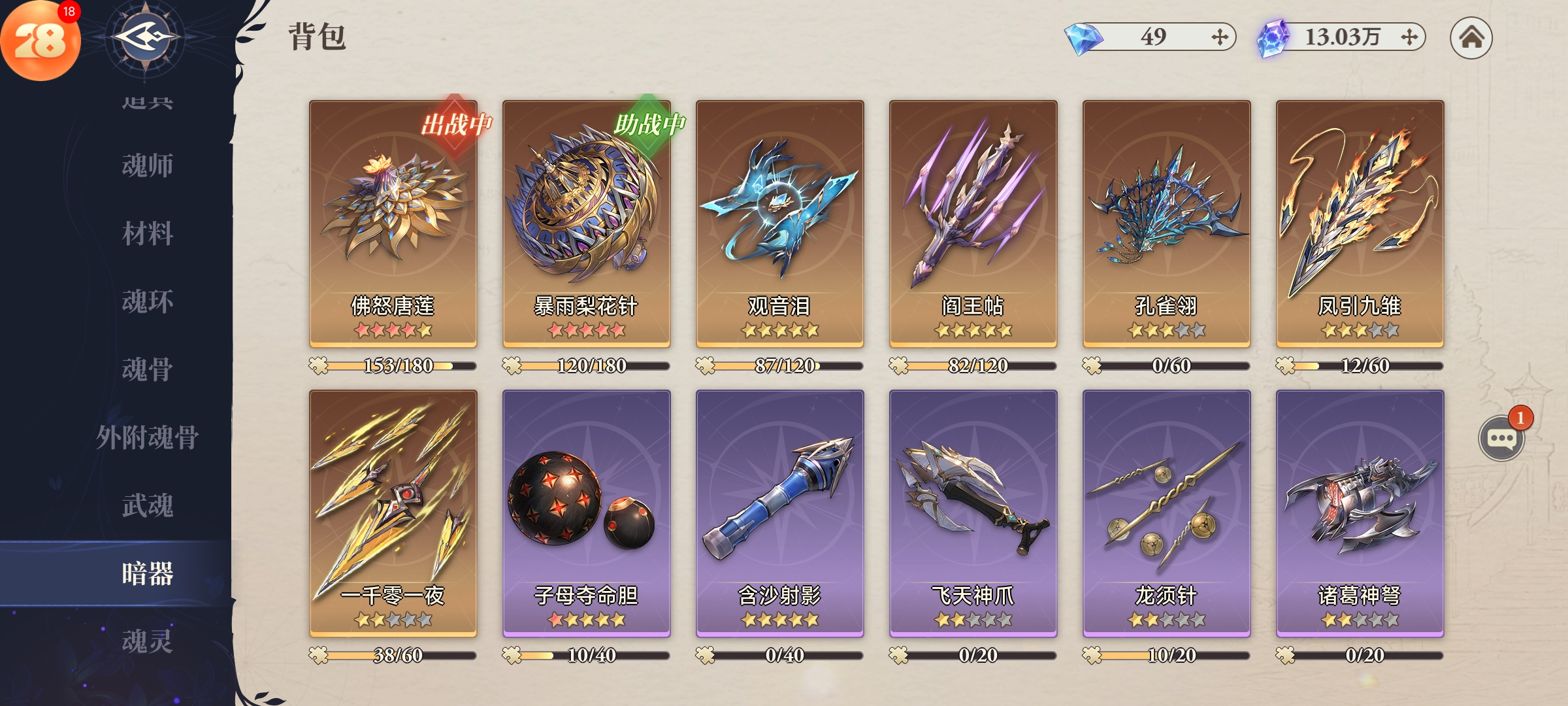The image size is (1568, 706).
Task: Add more blue diamonds with the plus button
Action: pyautogui.click(x=1219, y=37)
